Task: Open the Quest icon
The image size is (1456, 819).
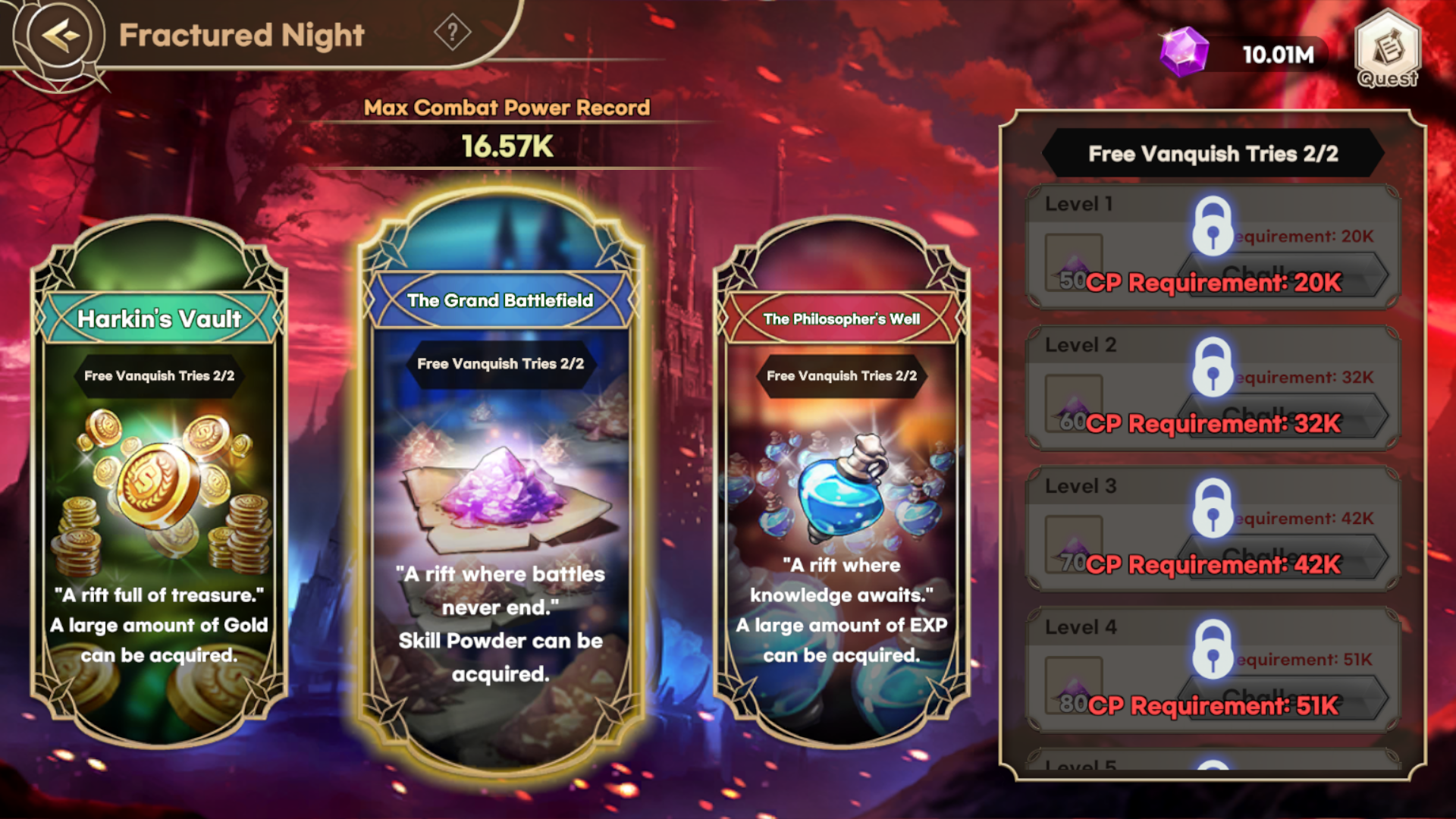Action: pos(1386,55)
